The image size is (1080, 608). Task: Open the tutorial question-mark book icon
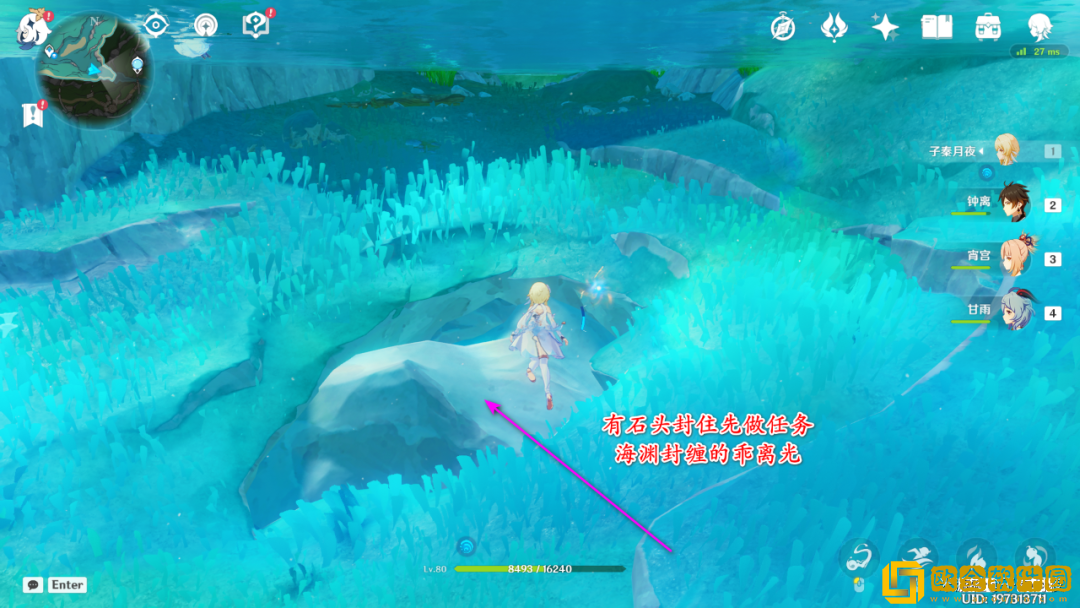256,25
